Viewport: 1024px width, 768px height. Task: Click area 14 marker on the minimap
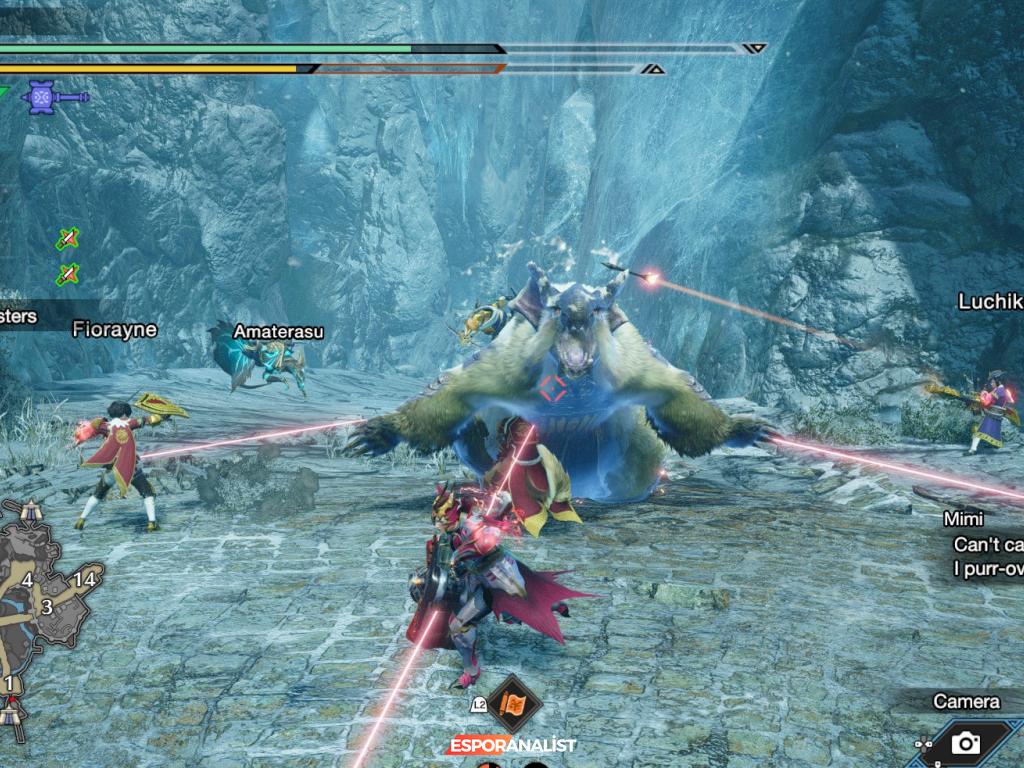(x=84, y=579)
